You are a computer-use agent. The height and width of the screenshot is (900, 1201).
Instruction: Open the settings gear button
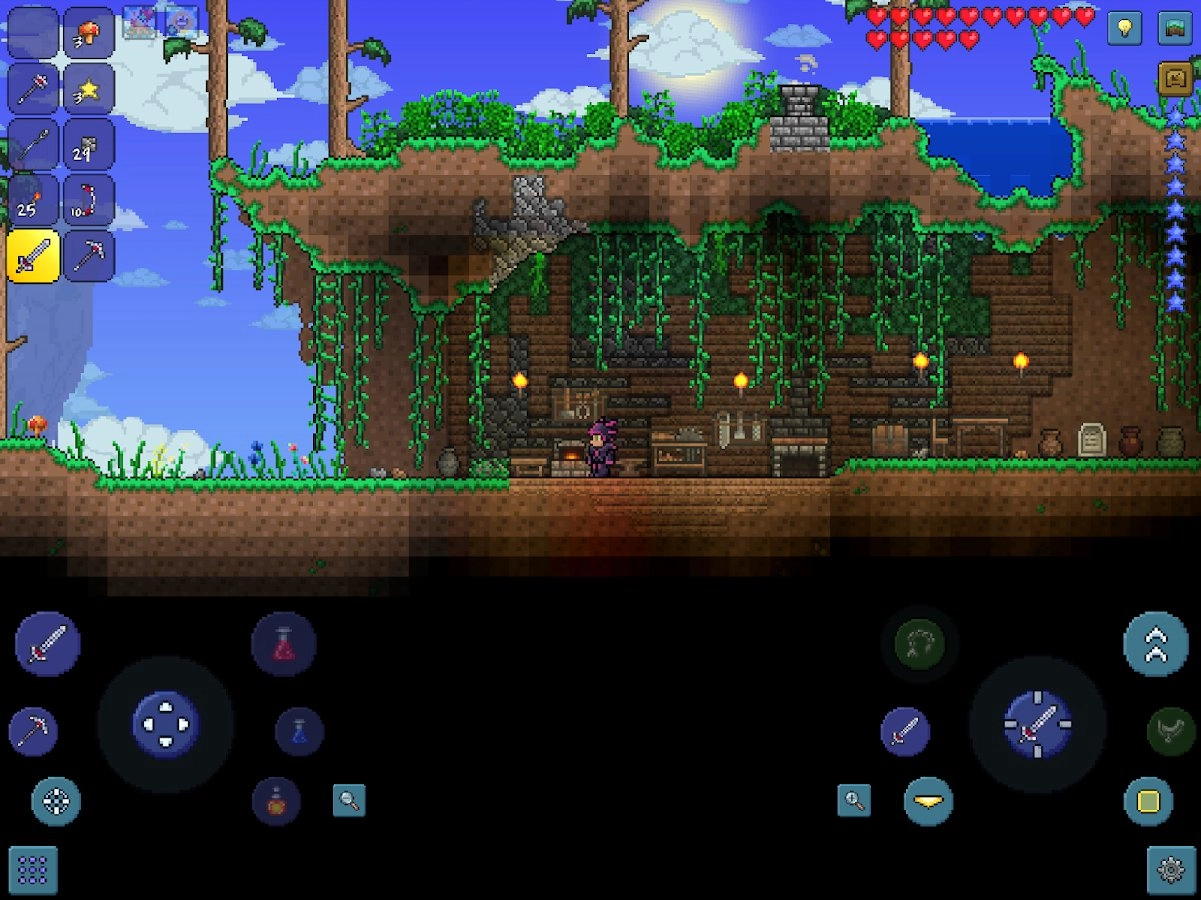1171,870
